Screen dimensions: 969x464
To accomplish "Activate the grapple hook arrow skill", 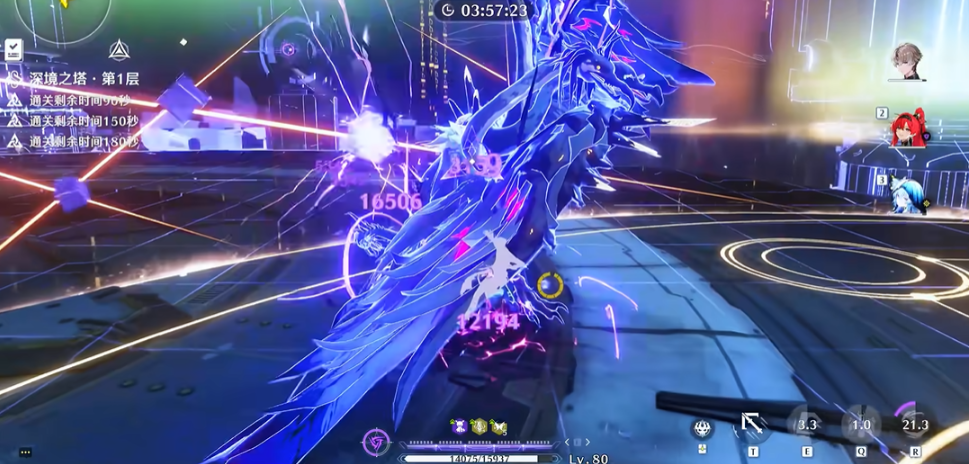I will point(751,426).
